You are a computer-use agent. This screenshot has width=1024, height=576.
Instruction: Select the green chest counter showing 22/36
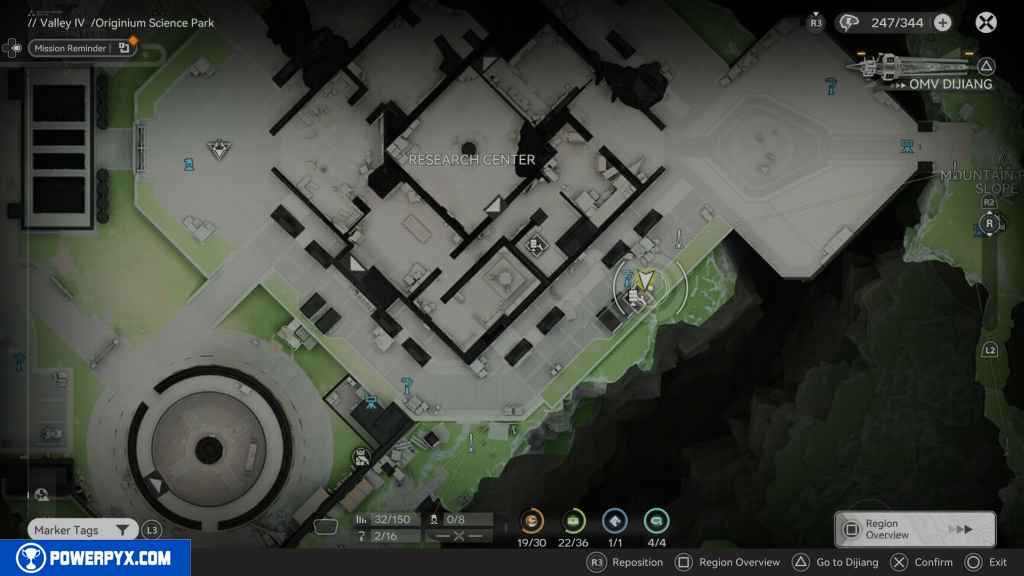click(x=574, y=521)
